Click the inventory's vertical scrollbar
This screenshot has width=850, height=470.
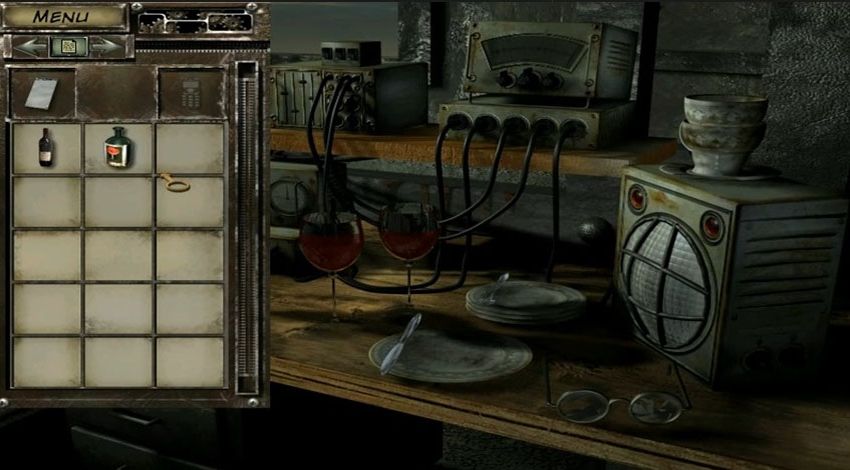(245, 230)
